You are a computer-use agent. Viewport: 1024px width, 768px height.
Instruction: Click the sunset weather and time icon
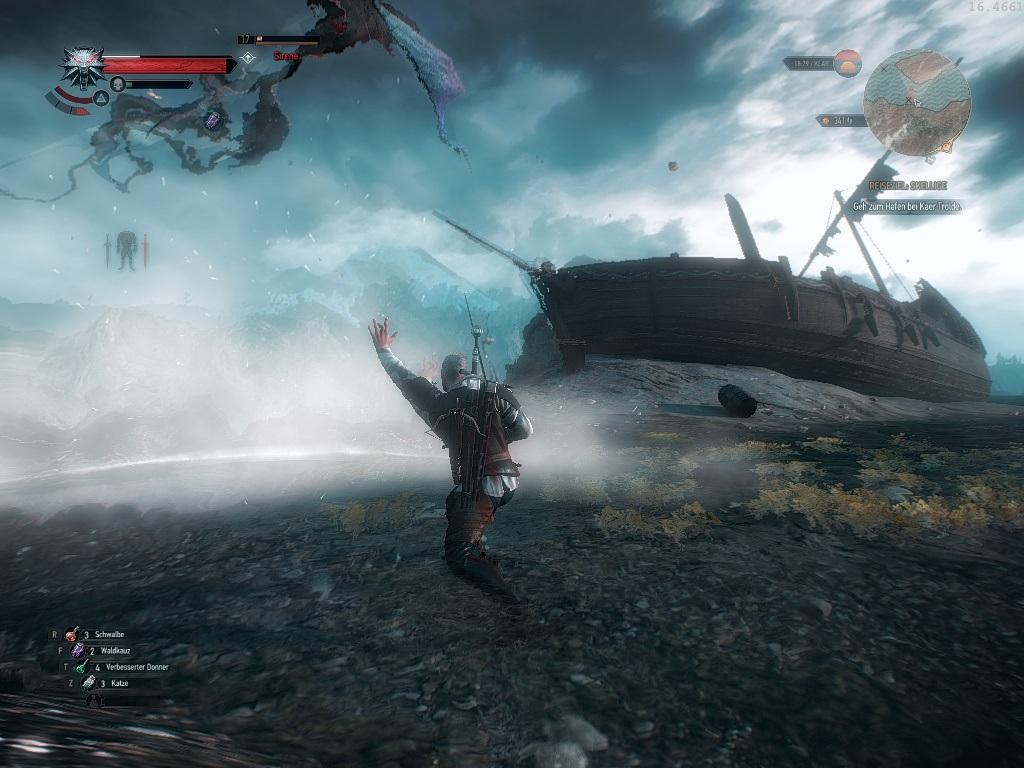pos(848,63)
